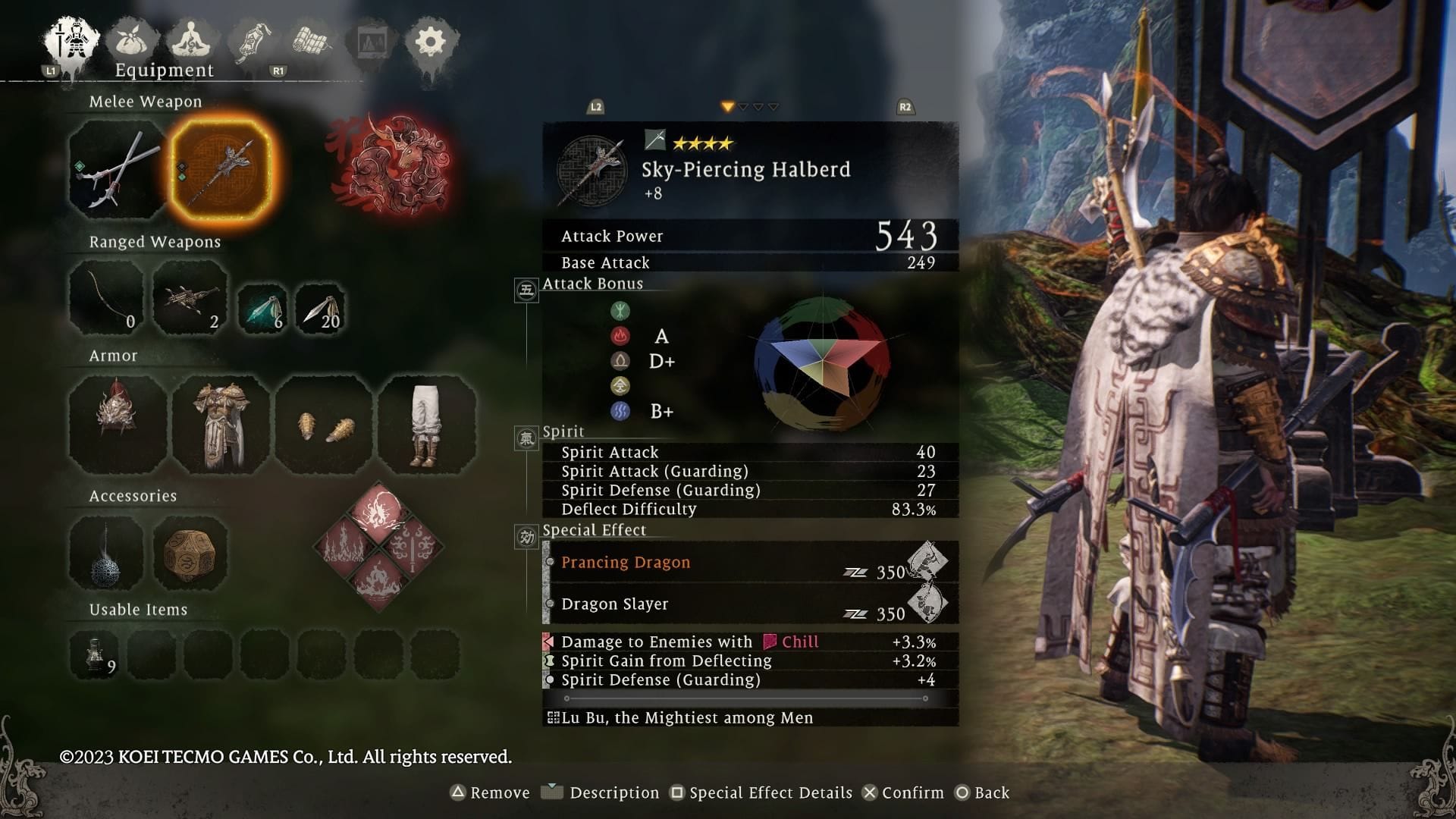Click Special Effect Details at the bottom

tap(768, 792)
